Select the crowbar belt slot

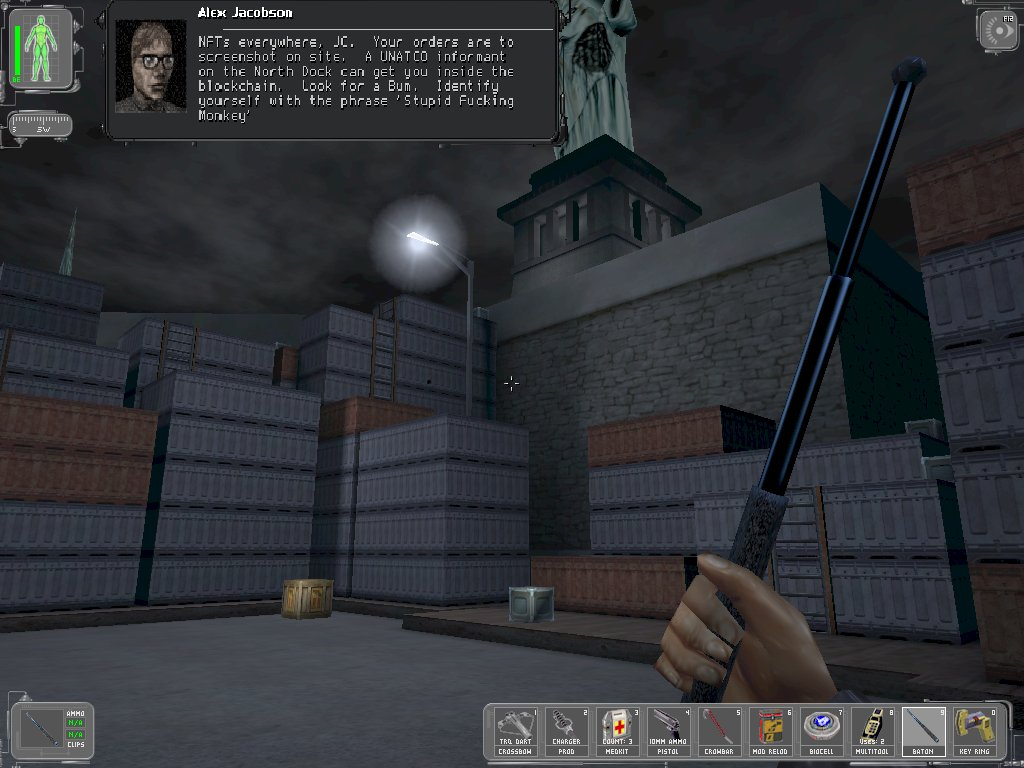[x=720, y=732]
